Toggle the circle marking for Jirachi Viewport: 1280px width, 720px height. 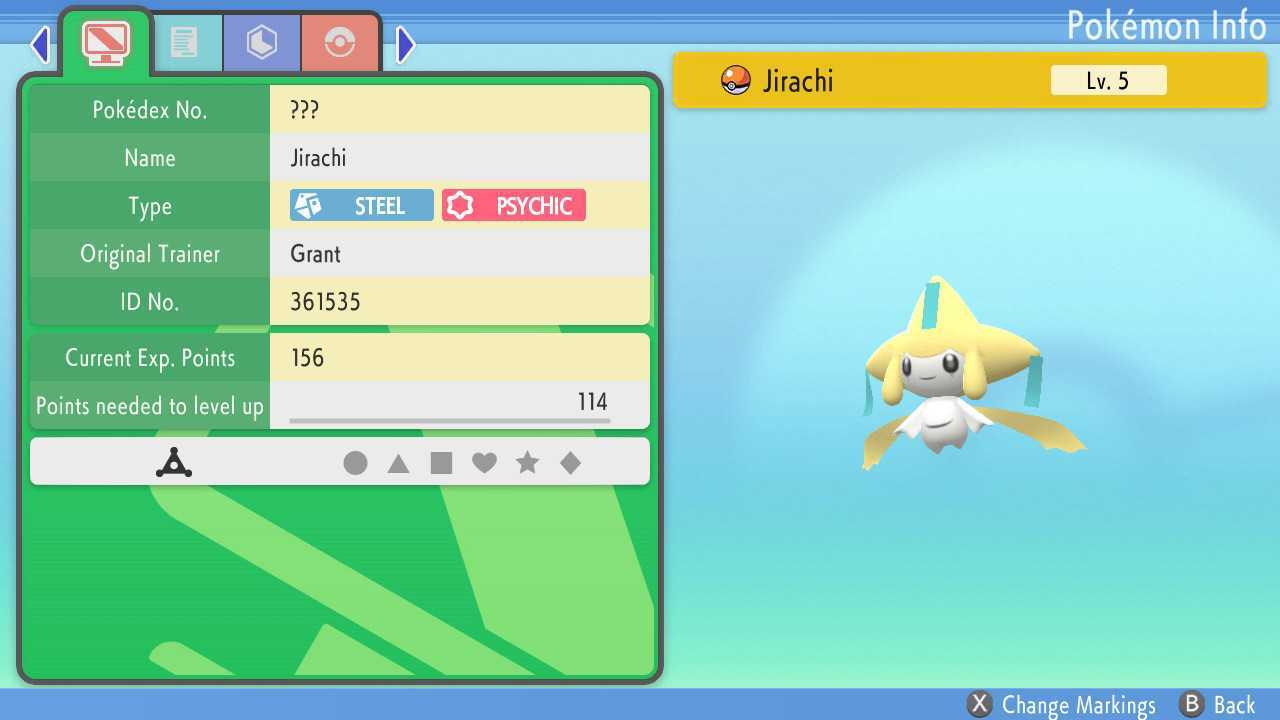356,462
